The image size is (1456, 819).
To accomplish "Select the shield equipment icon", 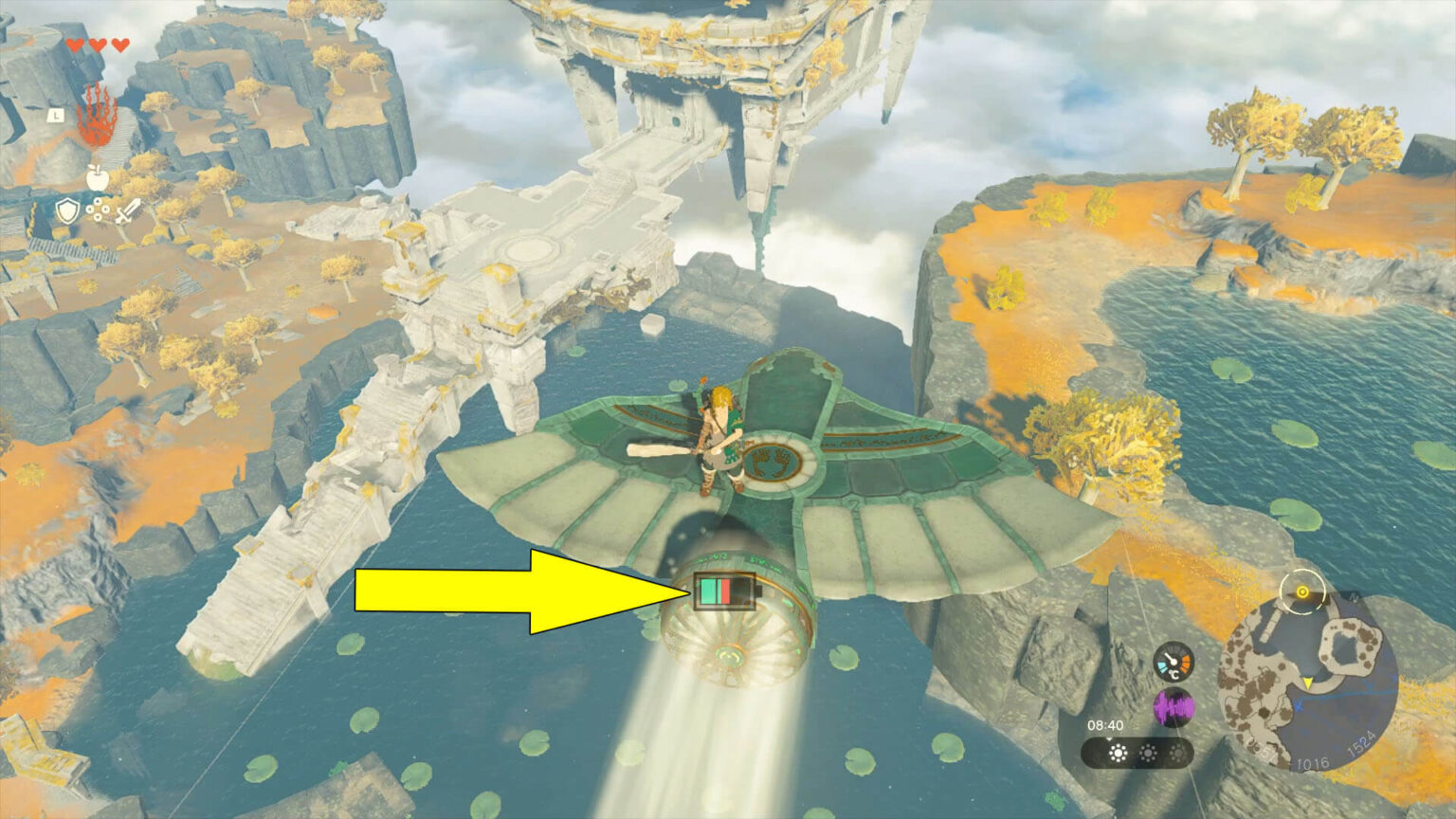I will [x=66, y=211].
